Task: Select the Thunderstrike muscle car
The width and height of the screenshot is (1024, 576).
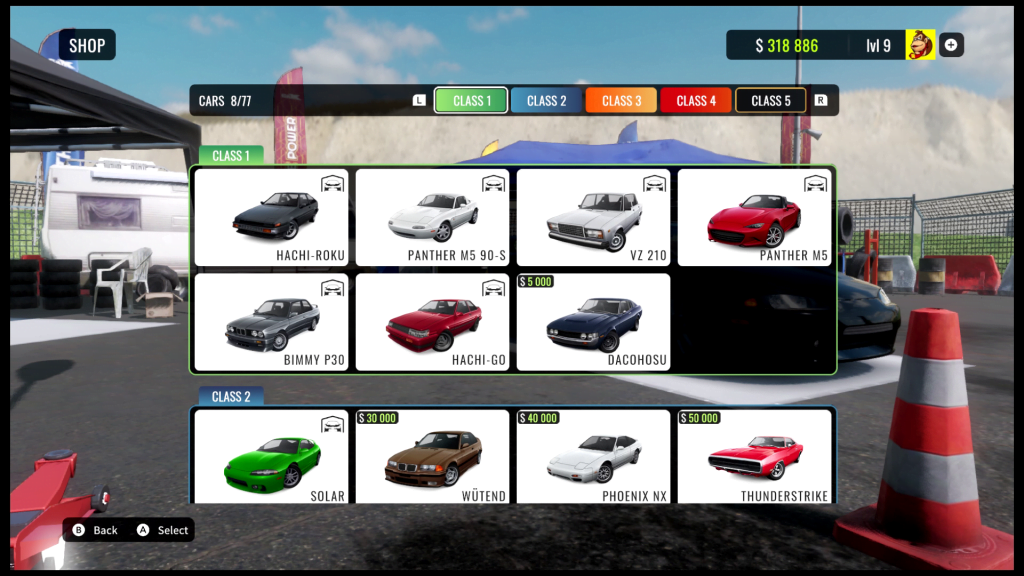Action: tap(755, 456)
